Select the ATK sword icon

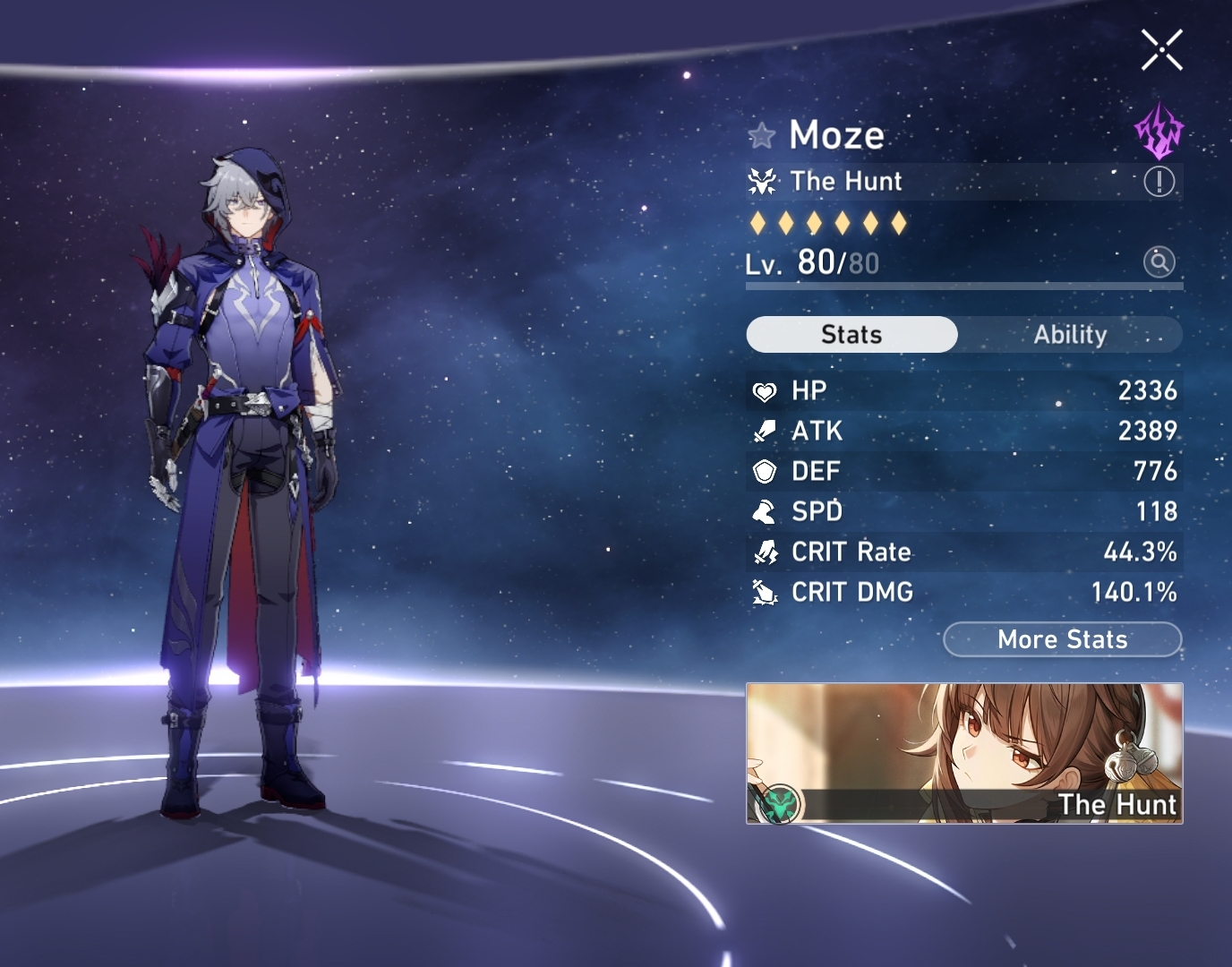point(766,431)
